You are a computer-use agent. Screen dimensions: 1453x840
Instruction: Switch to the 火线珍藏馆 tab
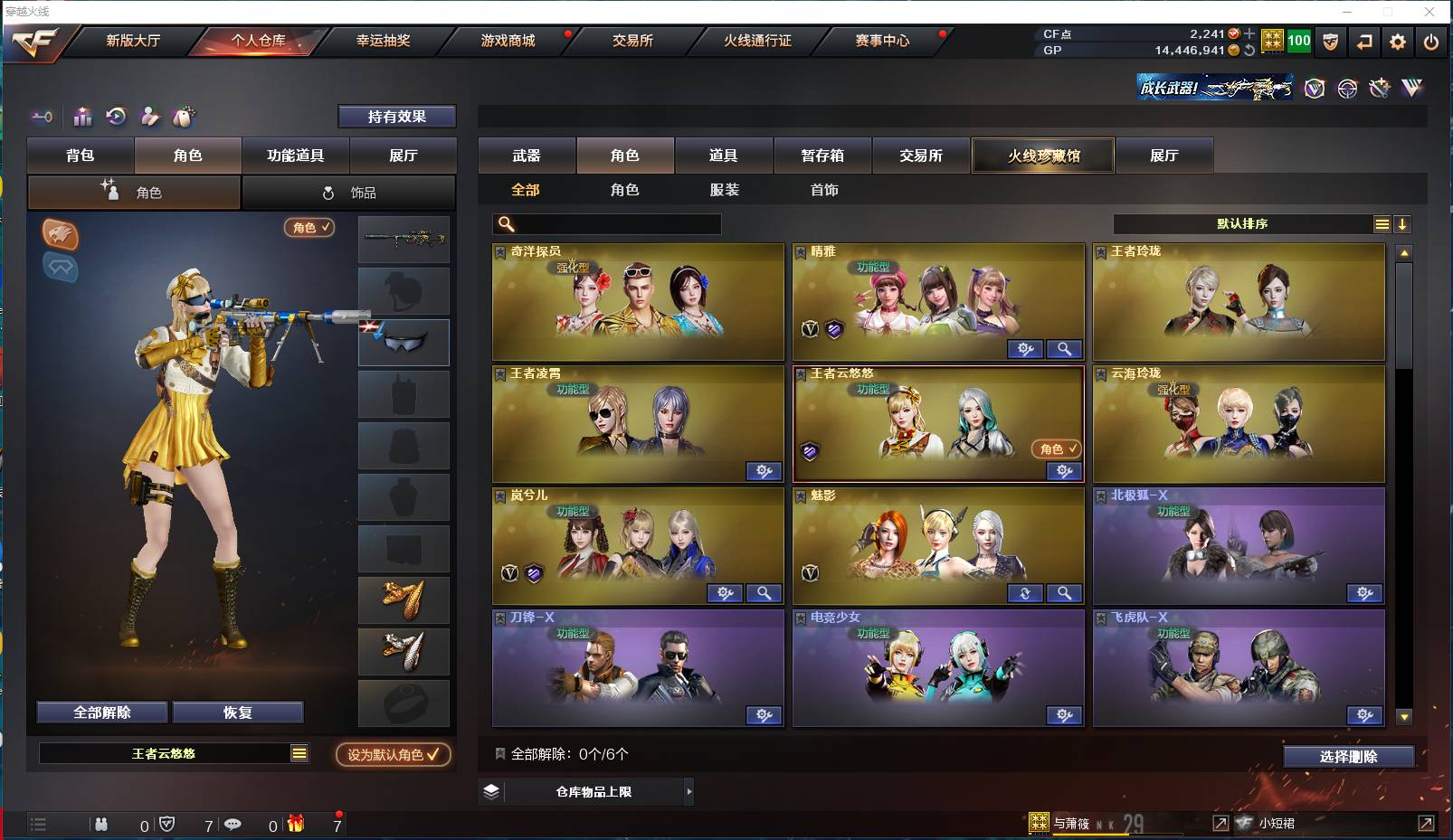(x=1043, y=156)
